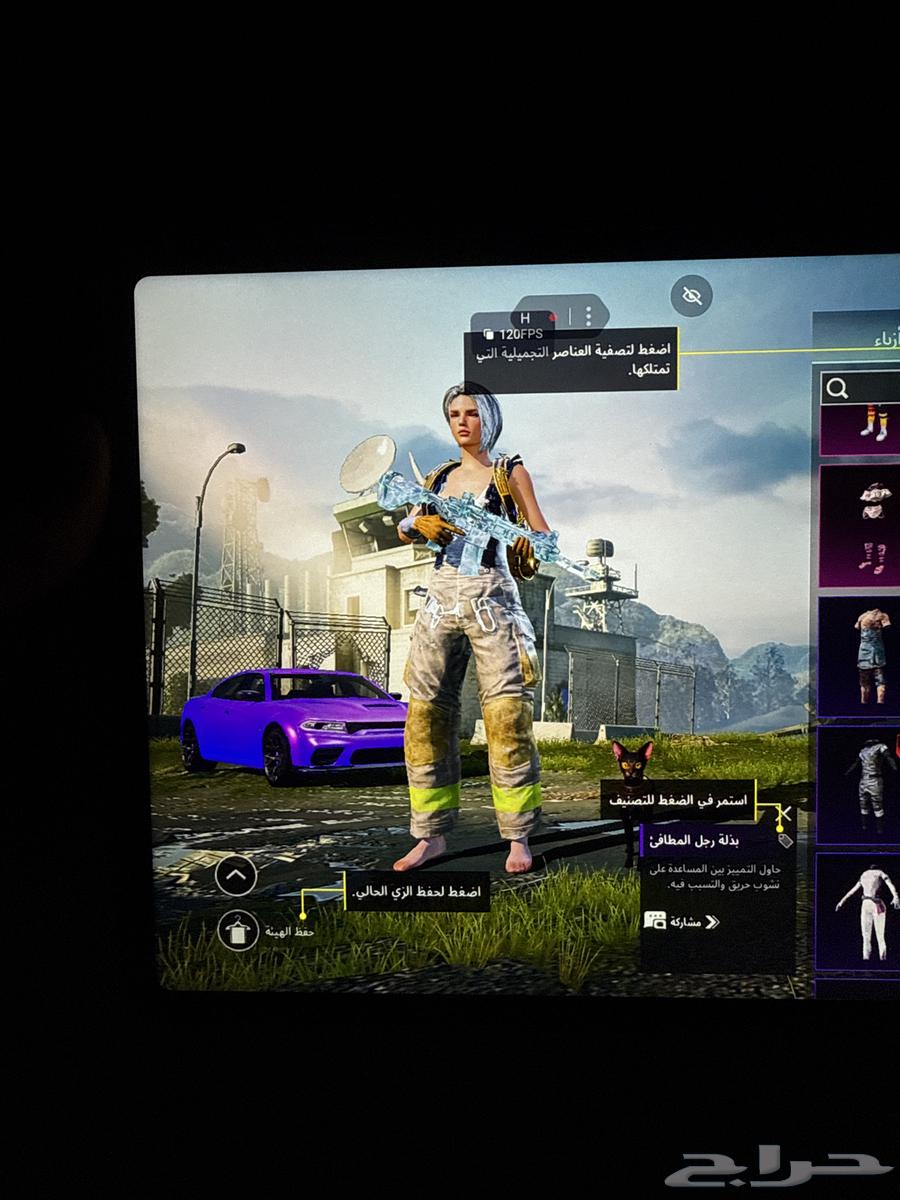The height and width of the screenshot is (1200, 900).
Task: Close the firefighter suit info popup
Action: [785, 814]
